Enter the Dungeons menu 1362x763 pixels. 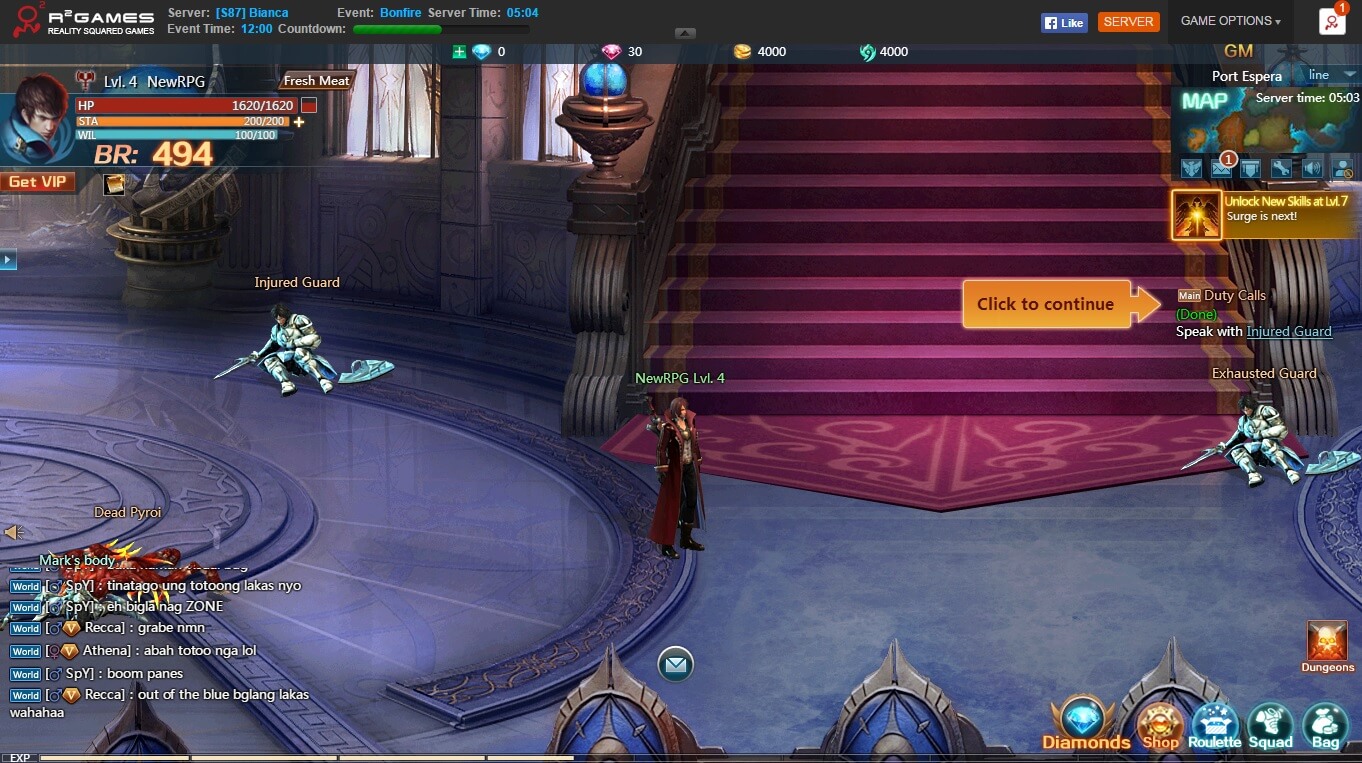tap(1328, 646)
